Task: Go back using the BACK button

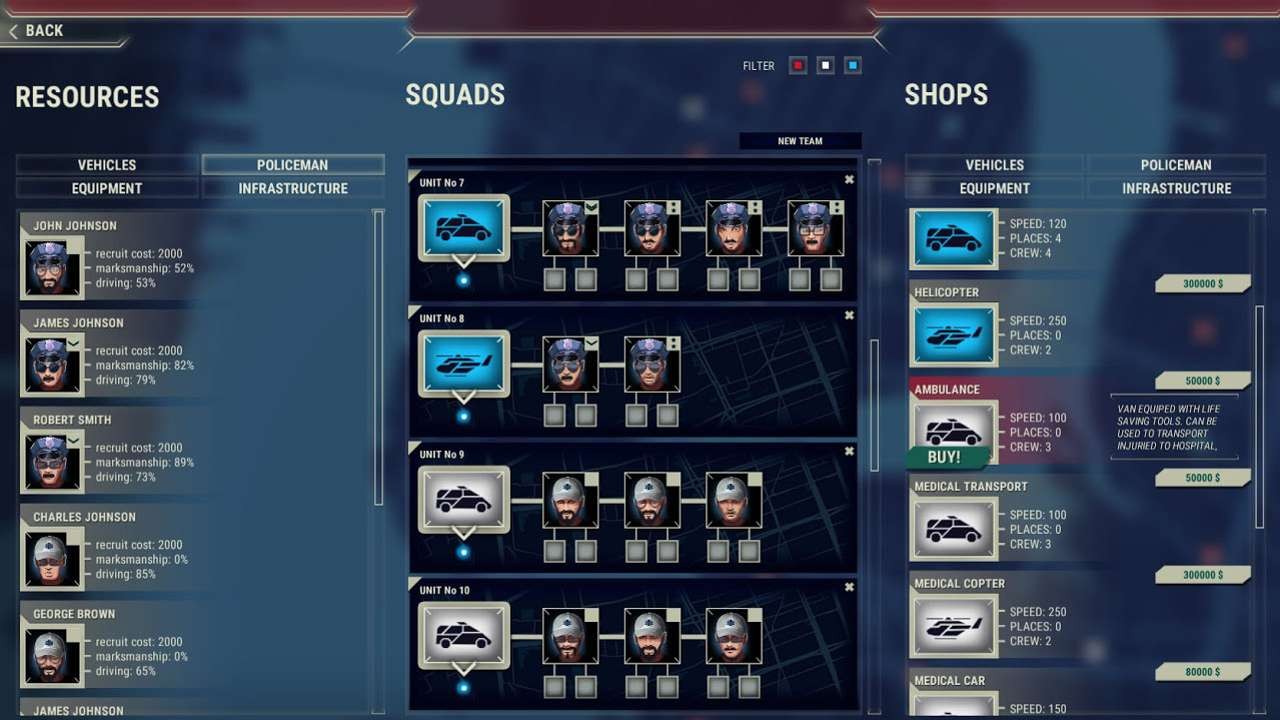Action: pos(37,31)
